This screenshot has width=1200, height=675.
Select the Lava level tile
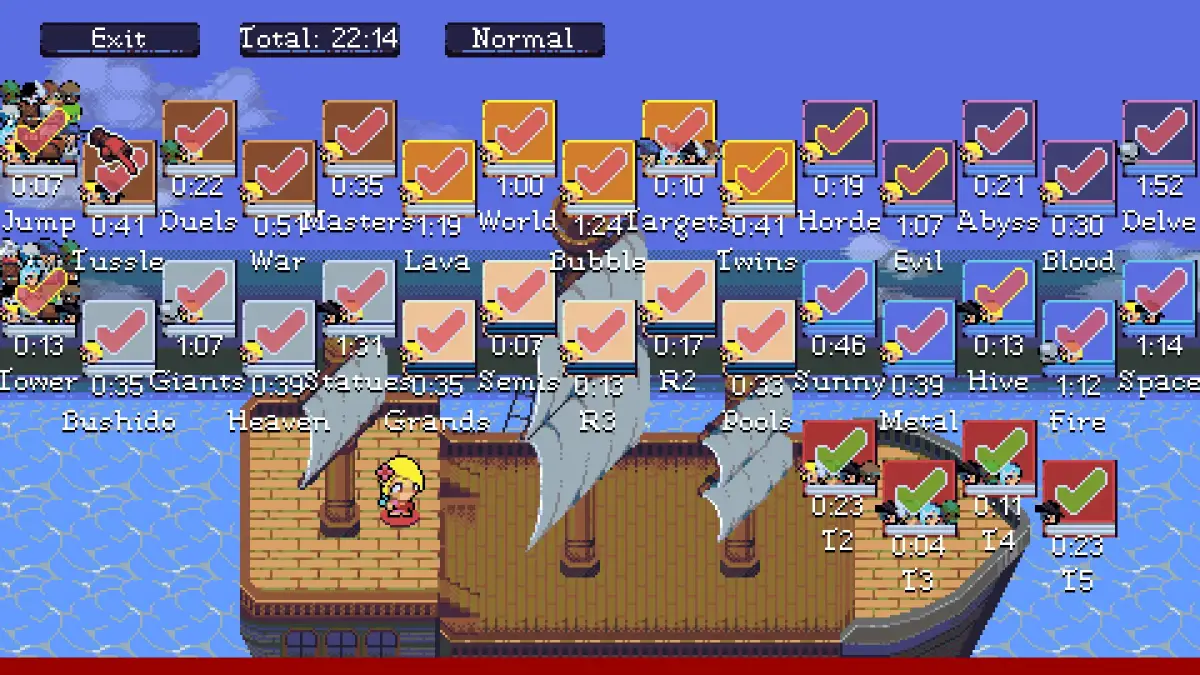[x=439, y=176]
